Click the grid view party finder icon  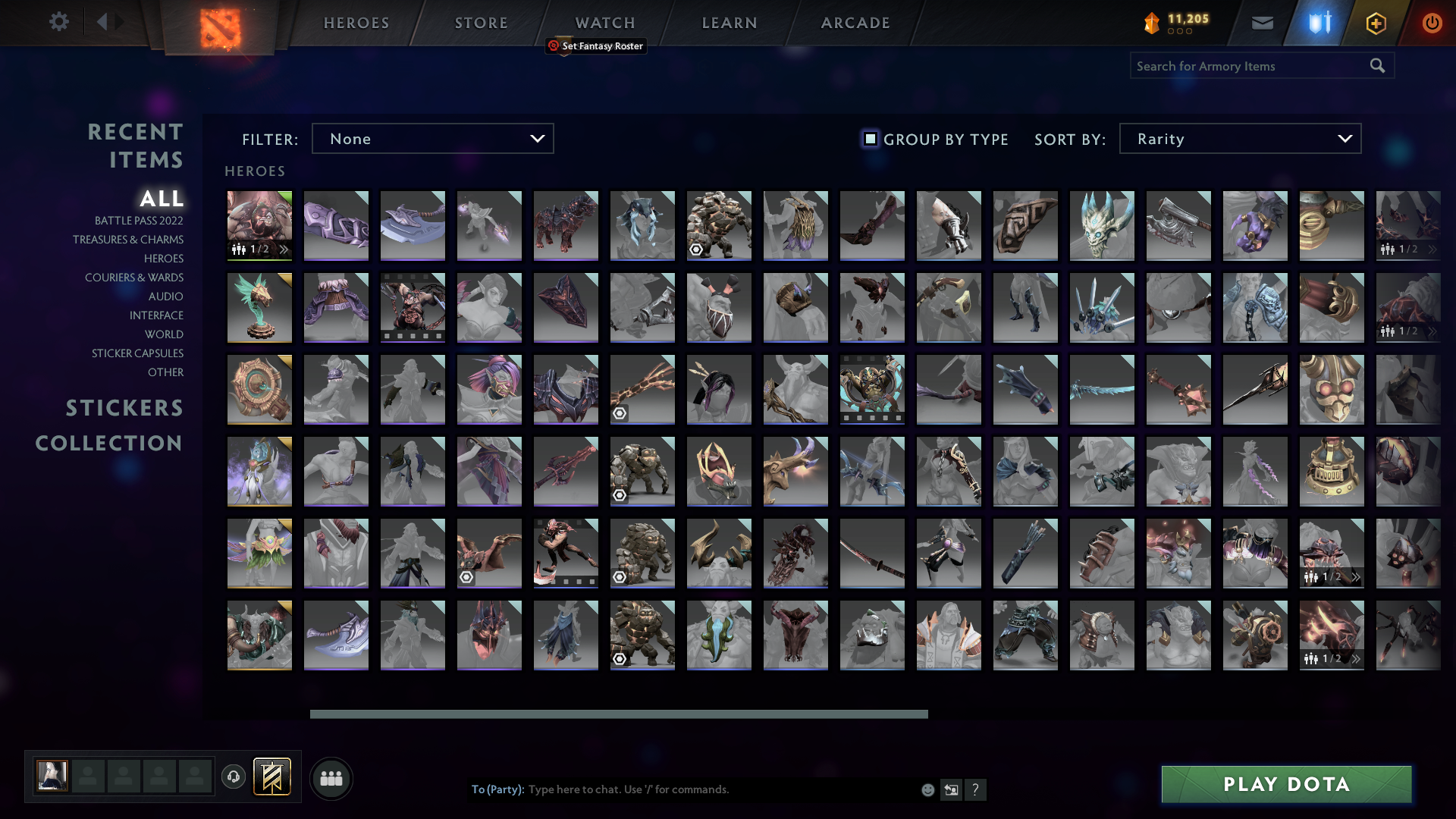[x=330, y=777]
